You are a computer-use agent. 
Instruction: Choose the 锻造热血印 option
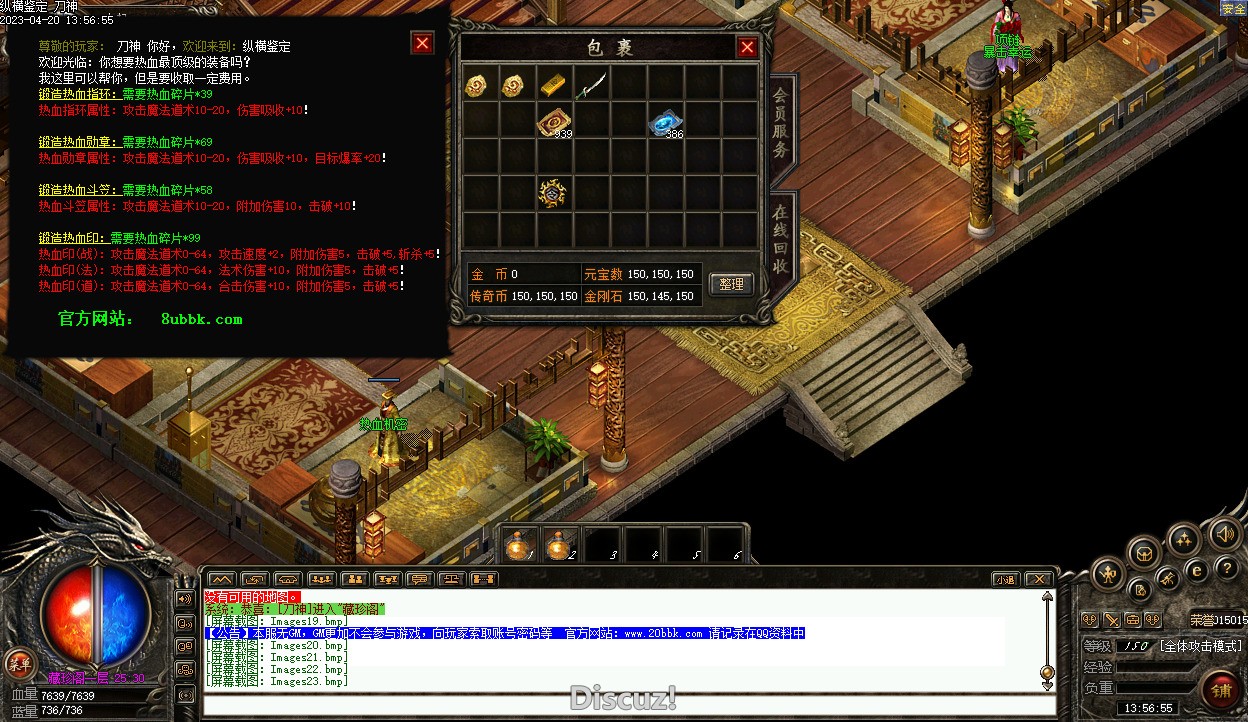pos(72,238)
